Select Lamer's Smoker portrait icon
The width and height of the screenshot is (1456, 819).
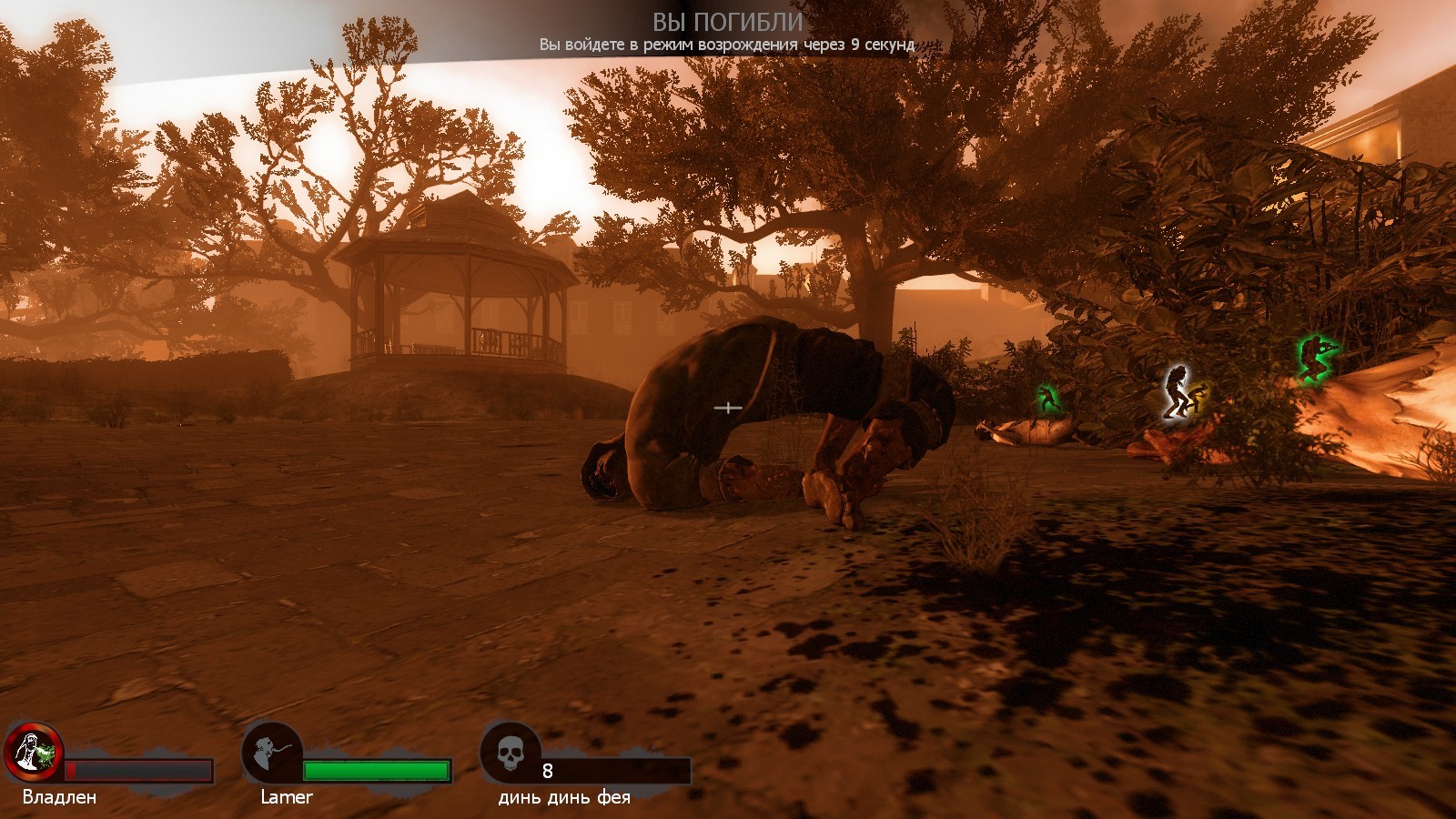tap(272, 752)
